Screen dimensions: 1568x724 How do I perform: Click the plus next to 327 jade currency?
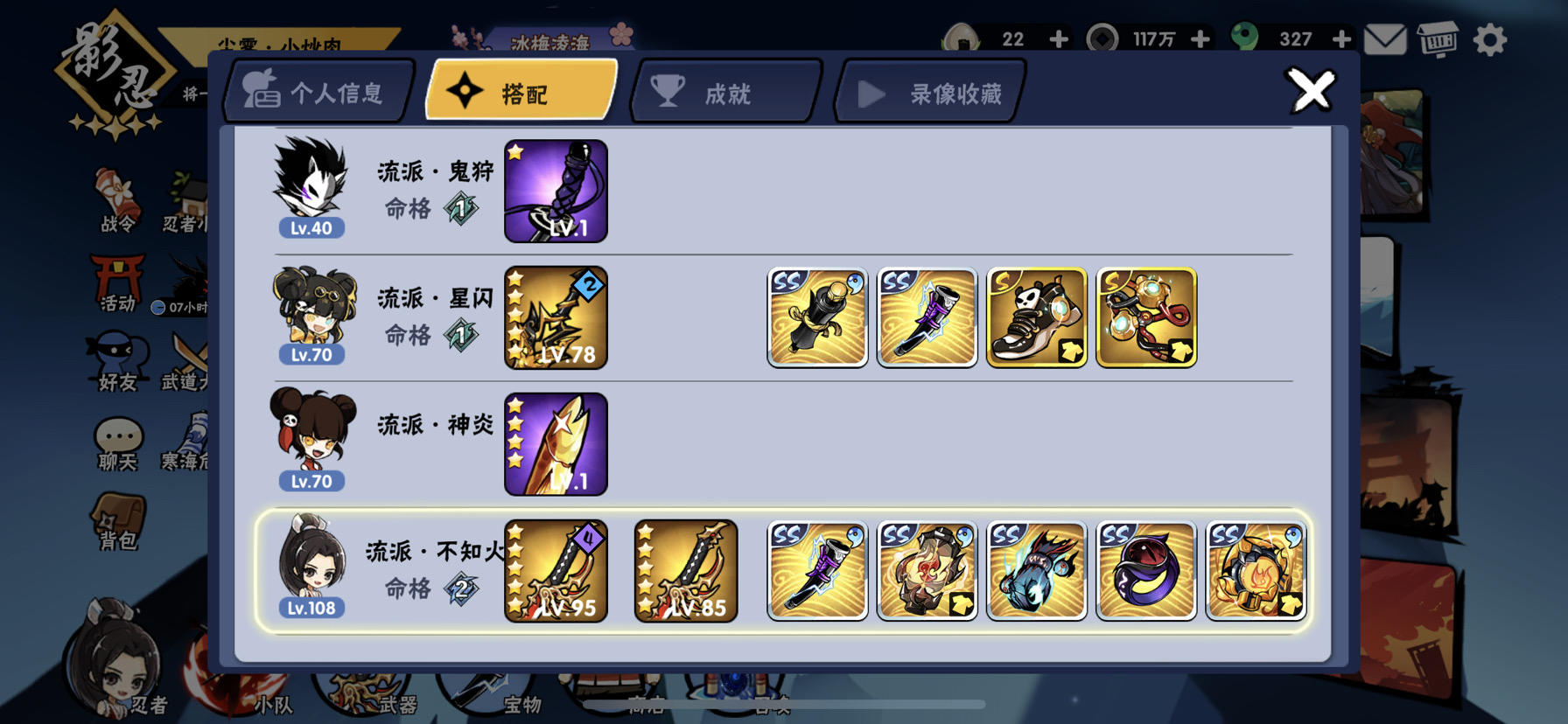point(1341,39)
